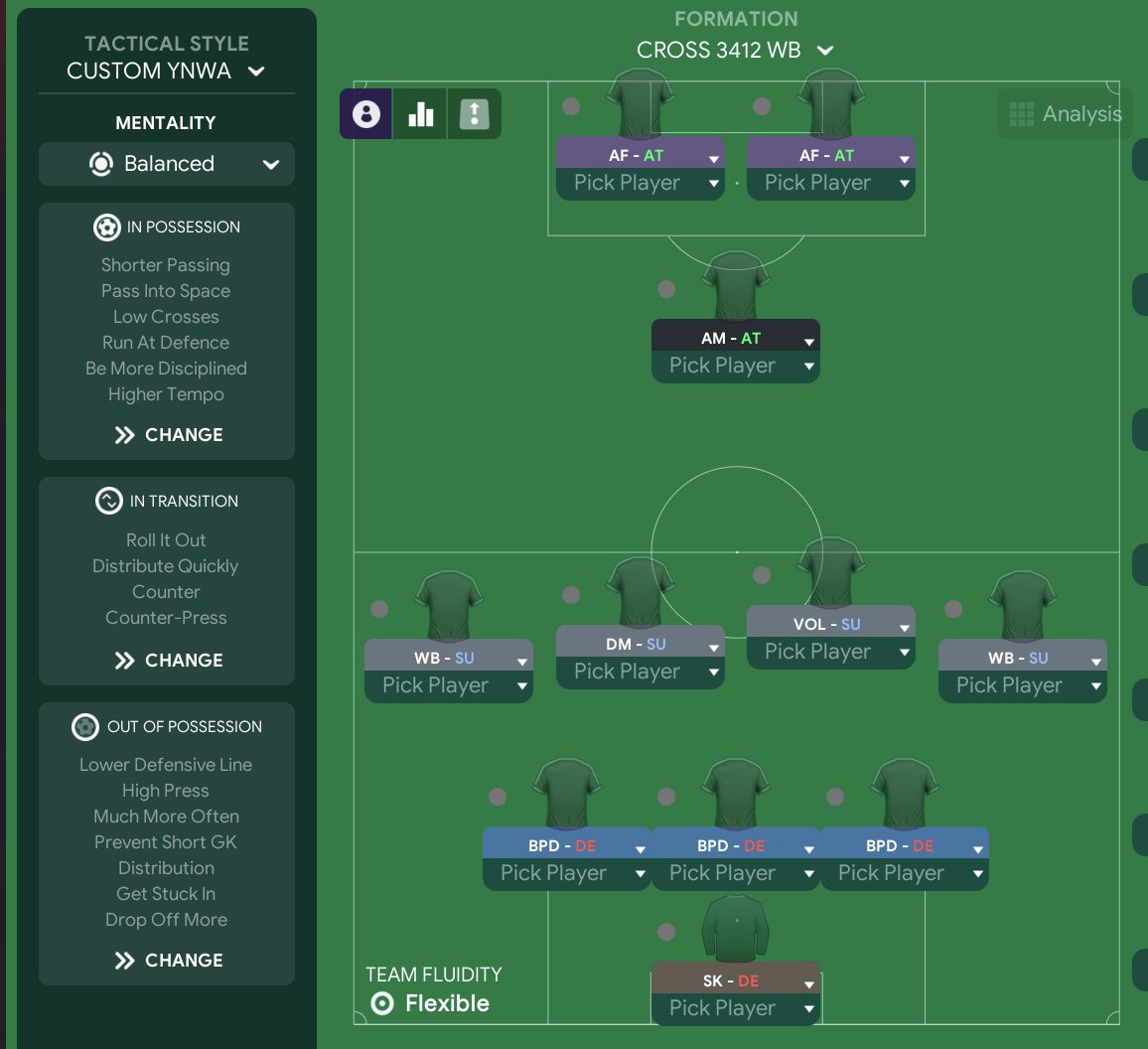Pick a player for the VOL position
1148x1049 pixels.
click(x=830, y=652)
